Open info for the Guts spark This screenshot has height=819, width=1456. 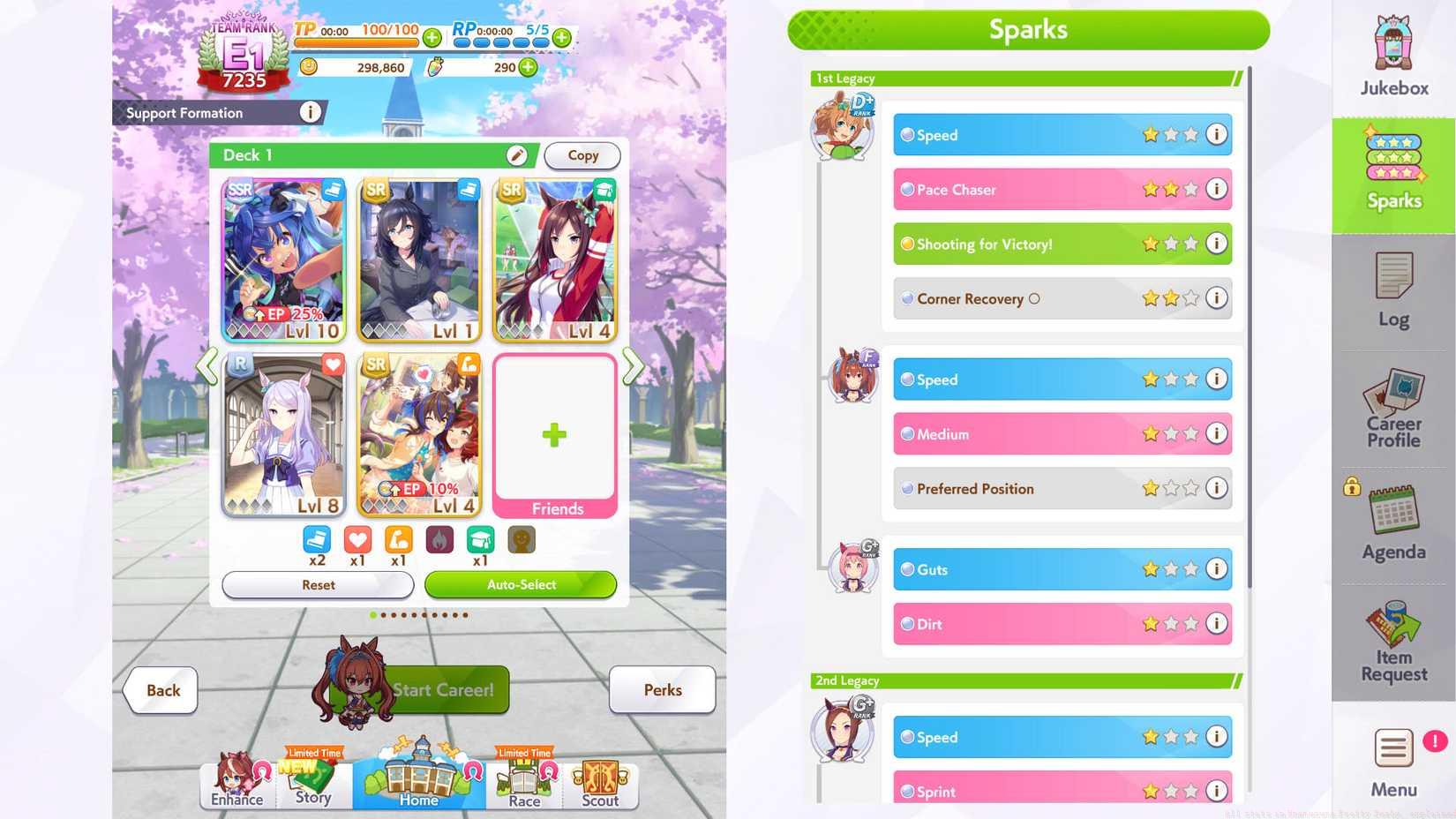[x=1217, y=569]
